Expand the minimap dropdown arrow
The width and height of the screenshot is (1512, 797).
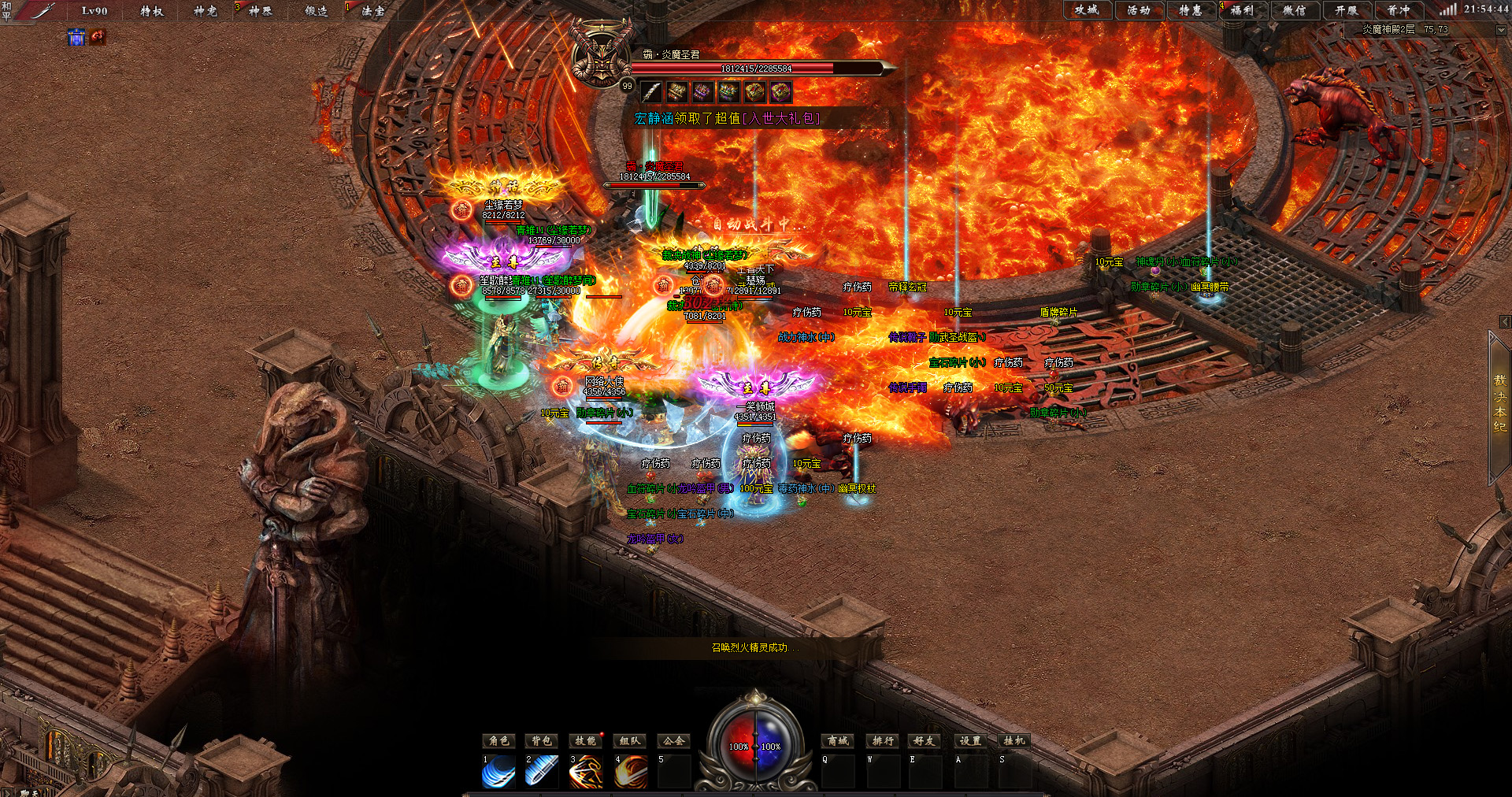coord(1500,30)
